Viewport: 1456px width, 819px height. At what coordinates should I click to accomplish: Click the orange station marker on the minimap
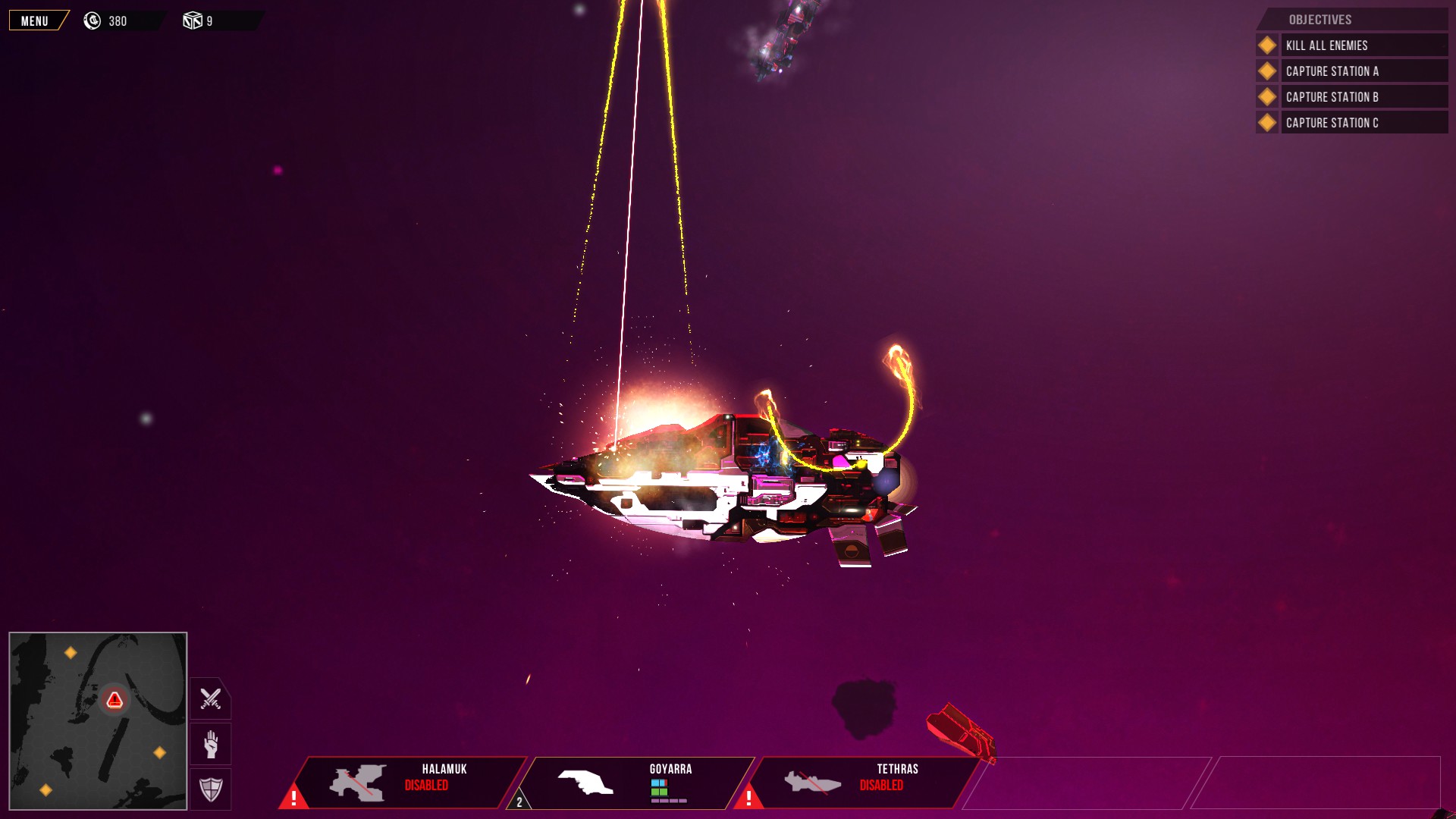click(x=71, y=651)
